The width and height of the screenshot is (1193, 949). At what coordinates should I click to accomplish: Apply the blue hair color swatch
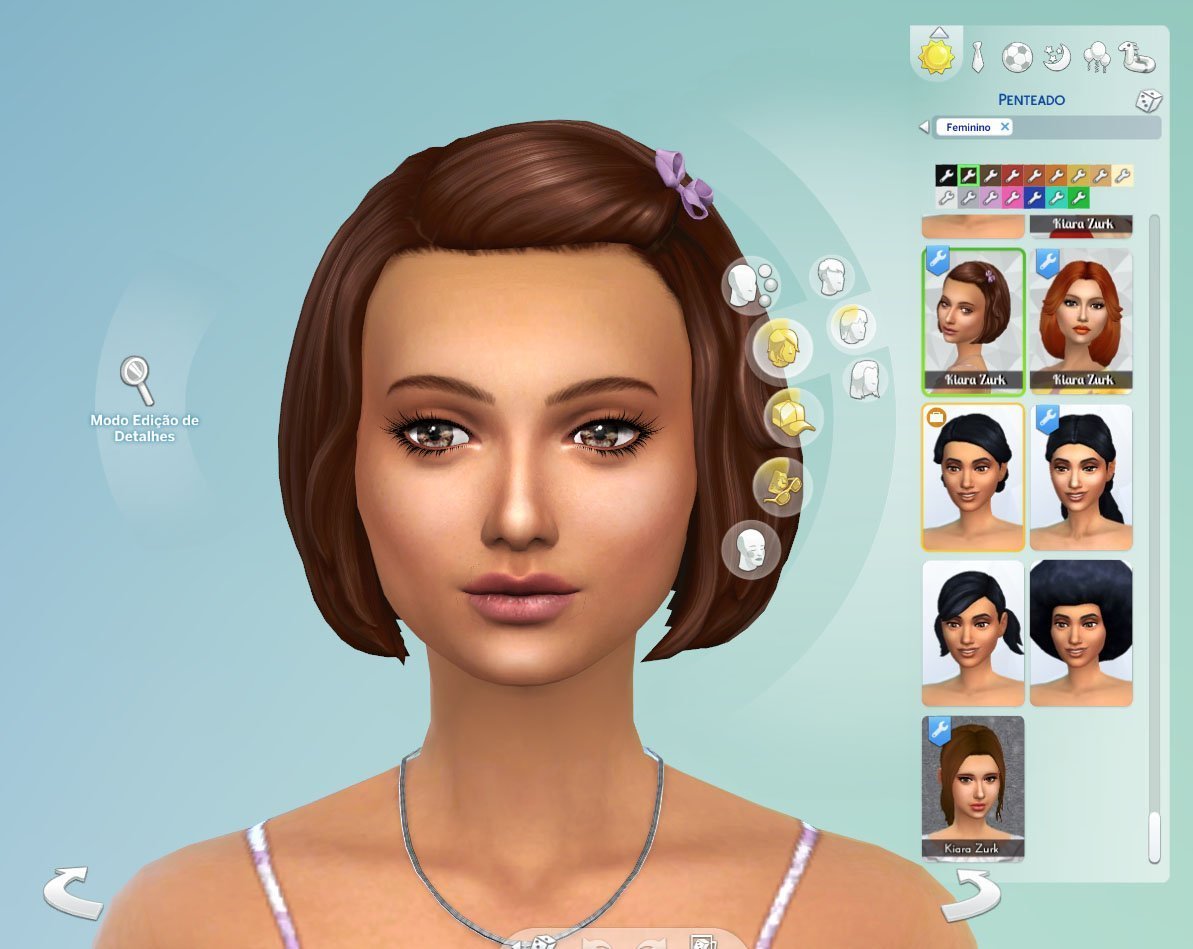pyautogui.click(x=1034, y=198)
